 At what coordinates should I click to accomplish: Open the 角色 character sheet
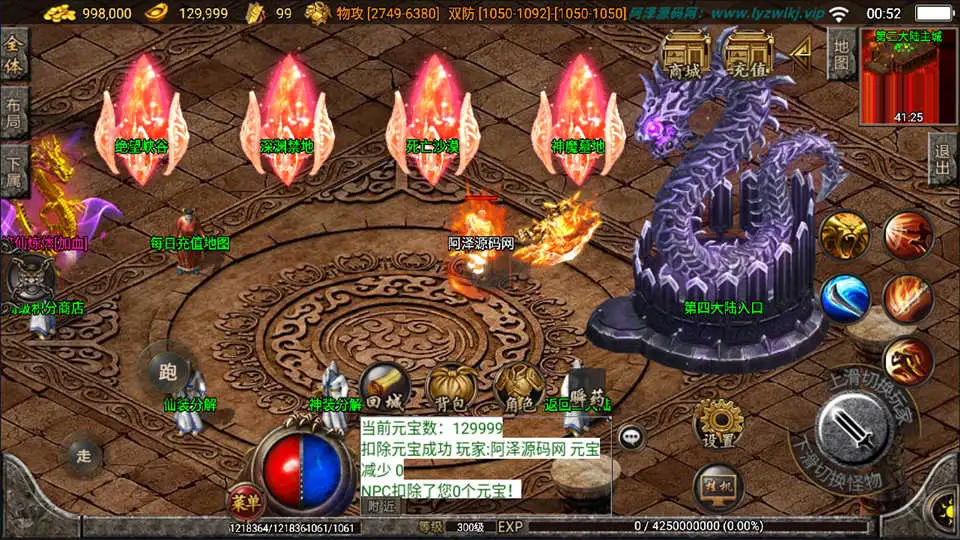click(x=519, y=388)
